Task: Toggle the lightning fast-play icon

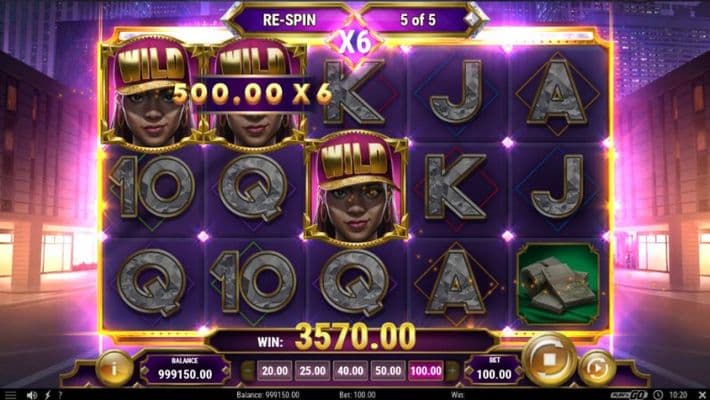Action: click(46, 394)
